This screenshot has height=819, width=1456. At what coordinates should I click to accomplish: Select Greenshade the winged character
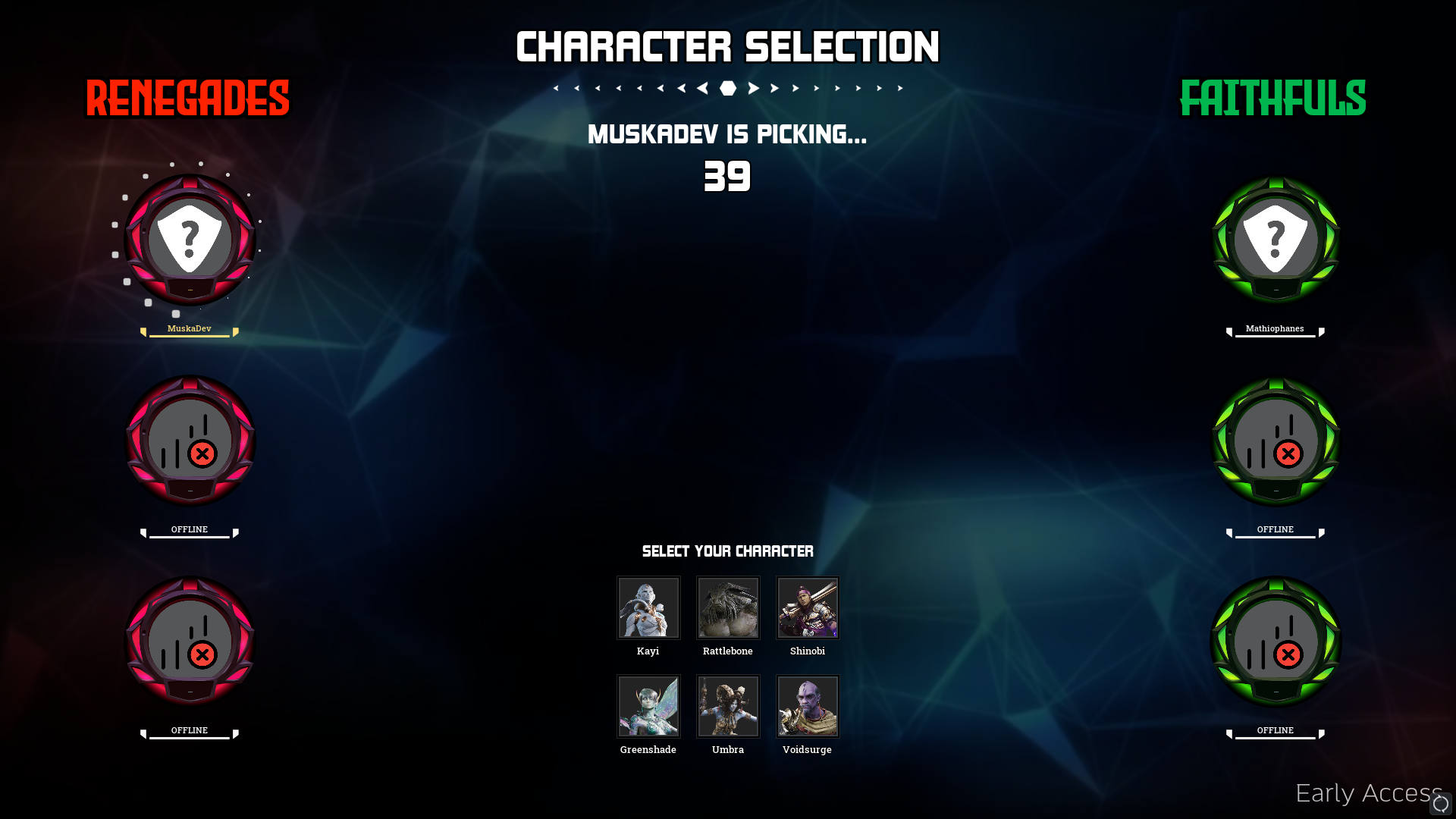click(x=648, y=706)
